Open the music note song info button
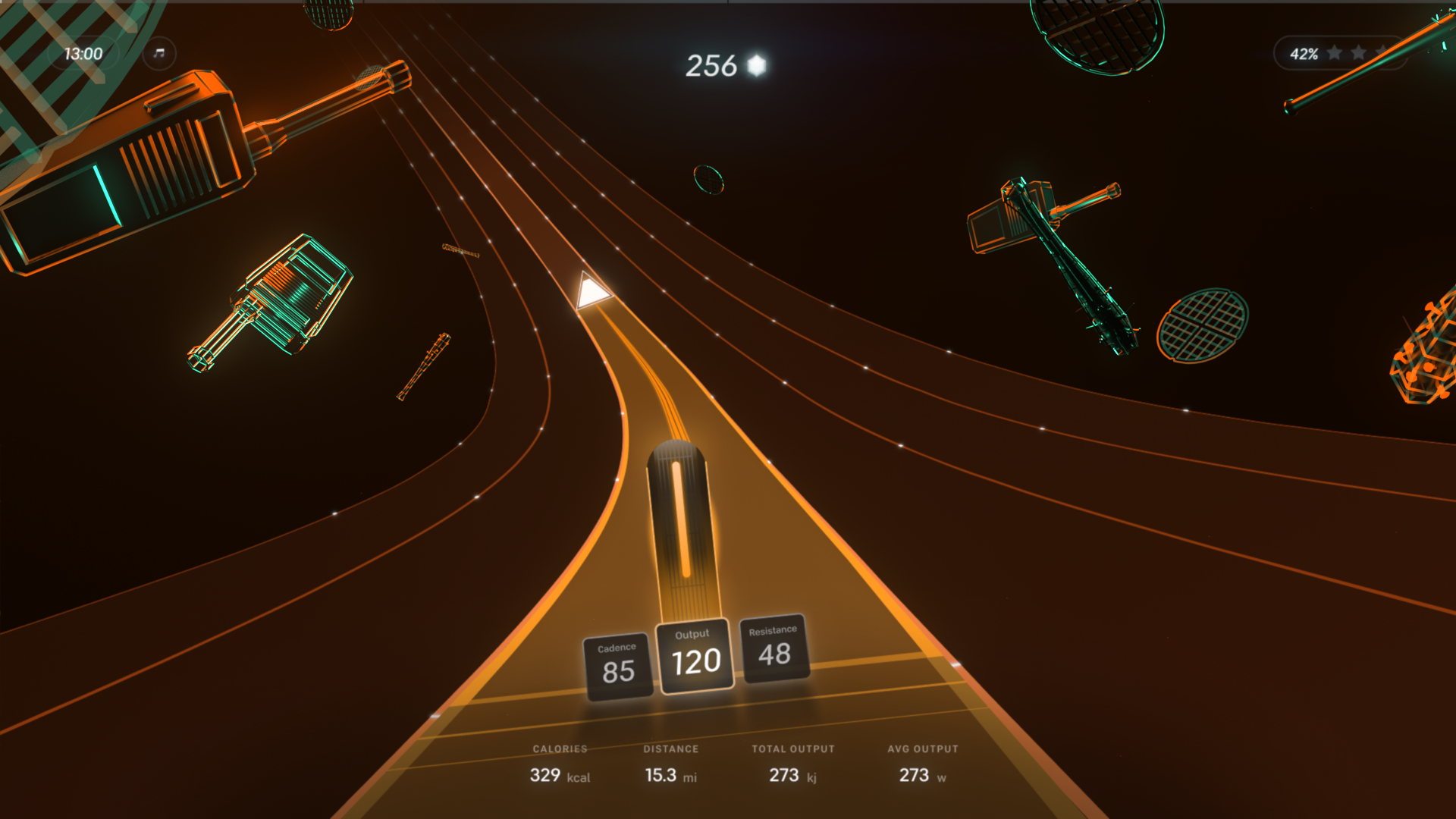The width and height of the screenshot is (1456, 819). tap(159, 54)
